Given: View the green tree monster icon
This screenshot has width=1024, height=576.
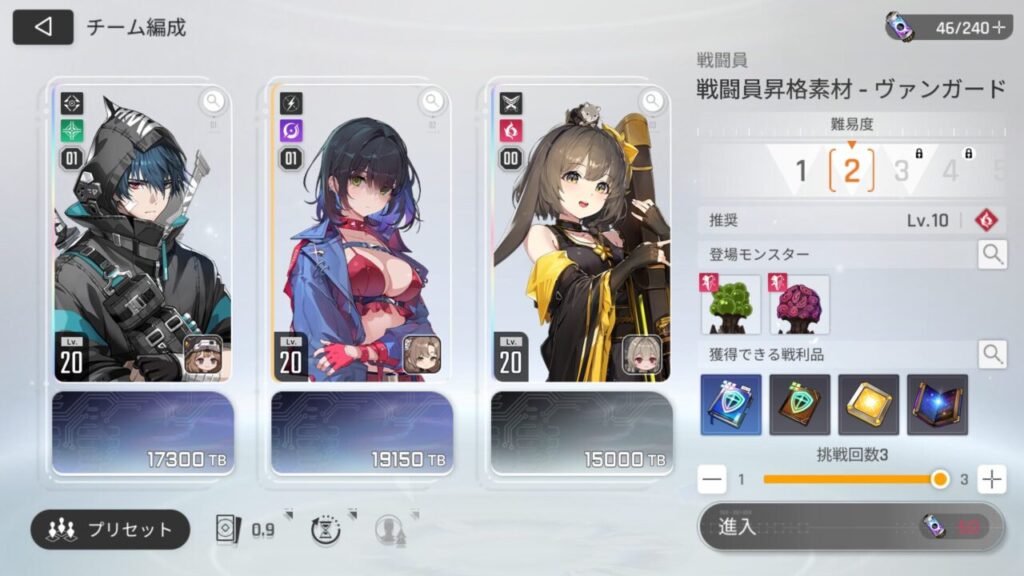Looking at the screenshot, I should tap(731, 305).
